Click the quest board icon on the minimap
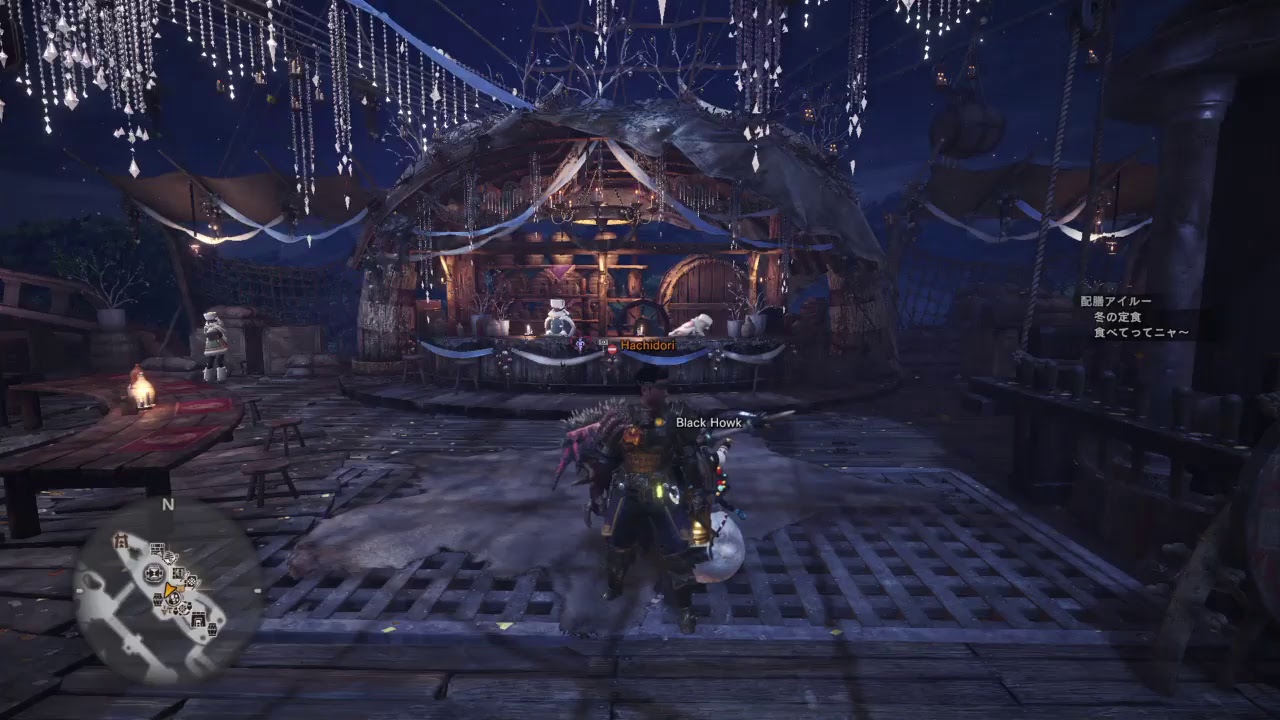 tap(156, 547)
